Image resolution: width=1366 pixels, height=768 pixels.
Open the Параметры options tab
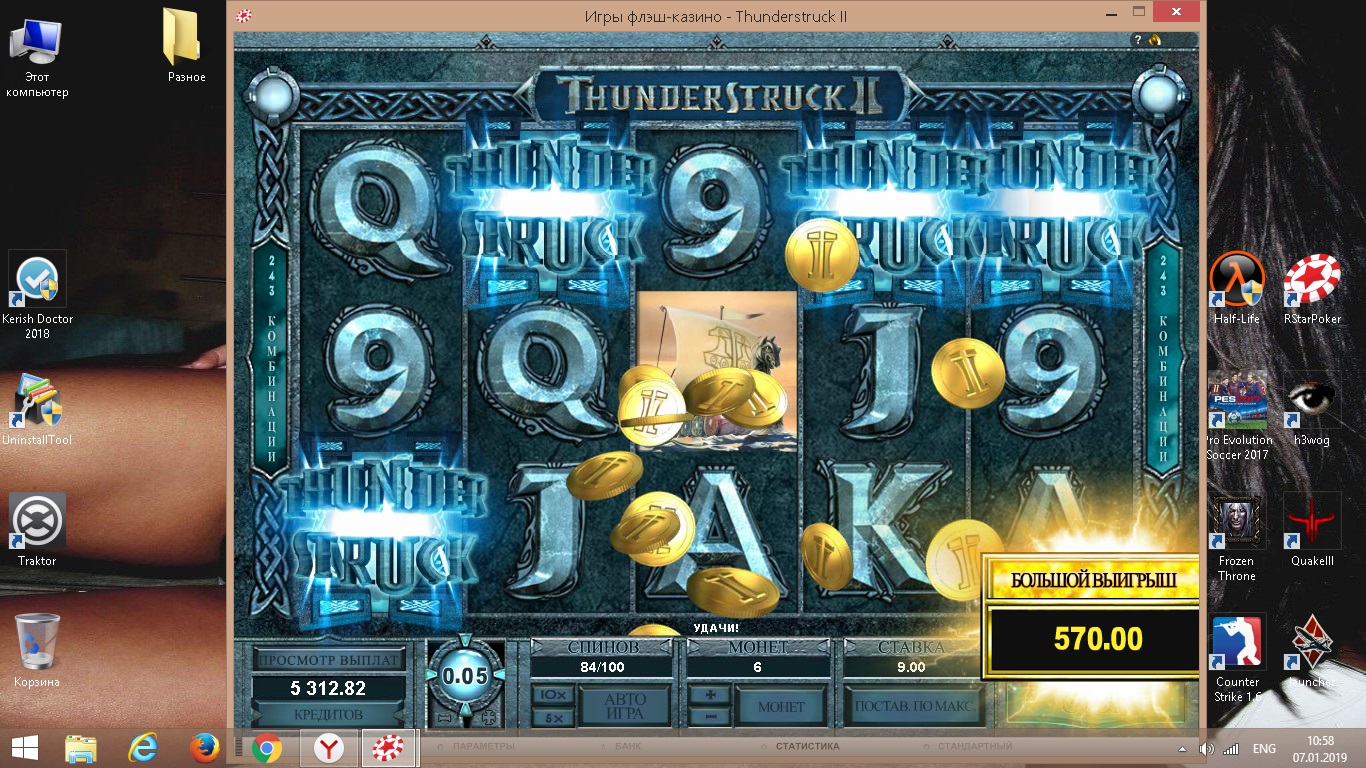(482, 747)
